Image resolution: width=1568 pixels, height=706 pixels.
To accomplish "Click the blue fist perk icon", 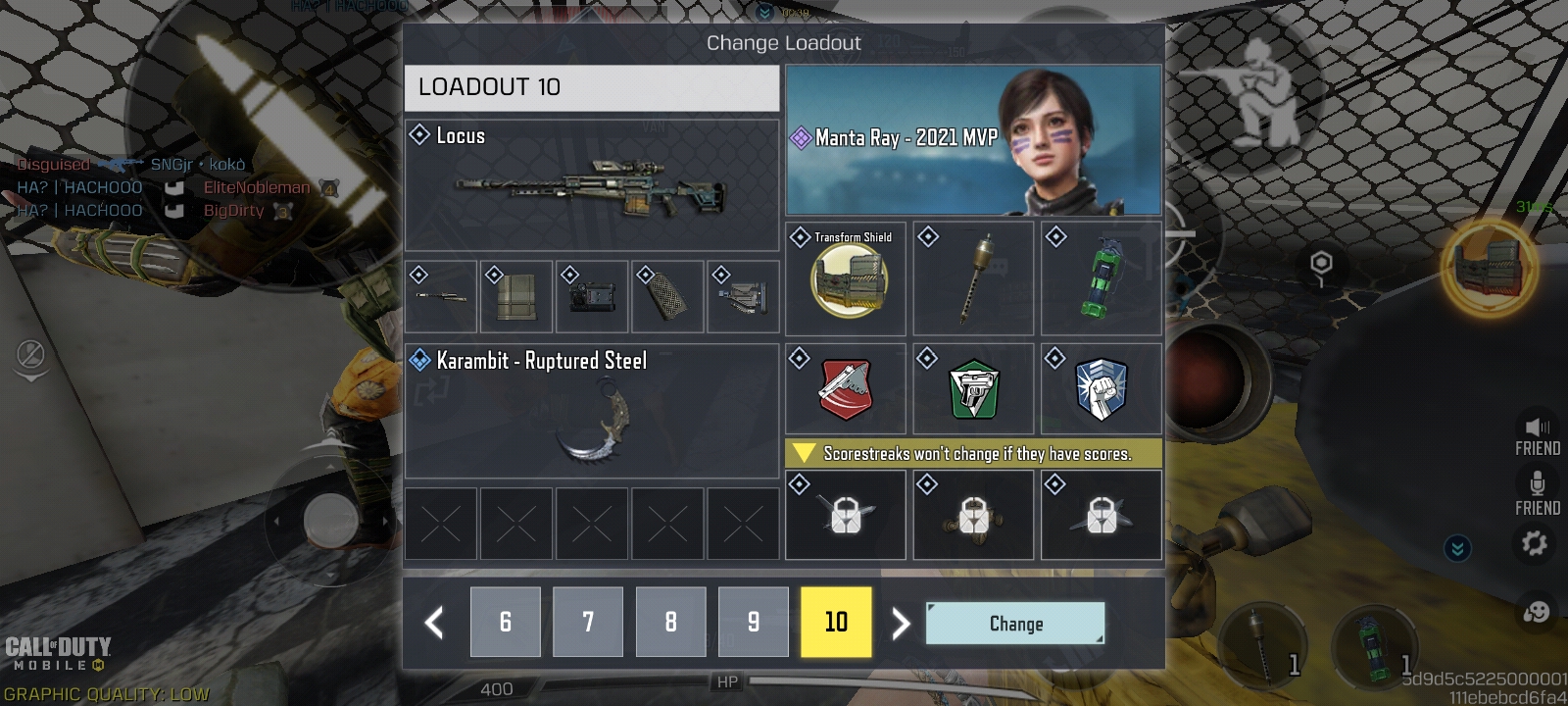I will [x=1102, y=388].
